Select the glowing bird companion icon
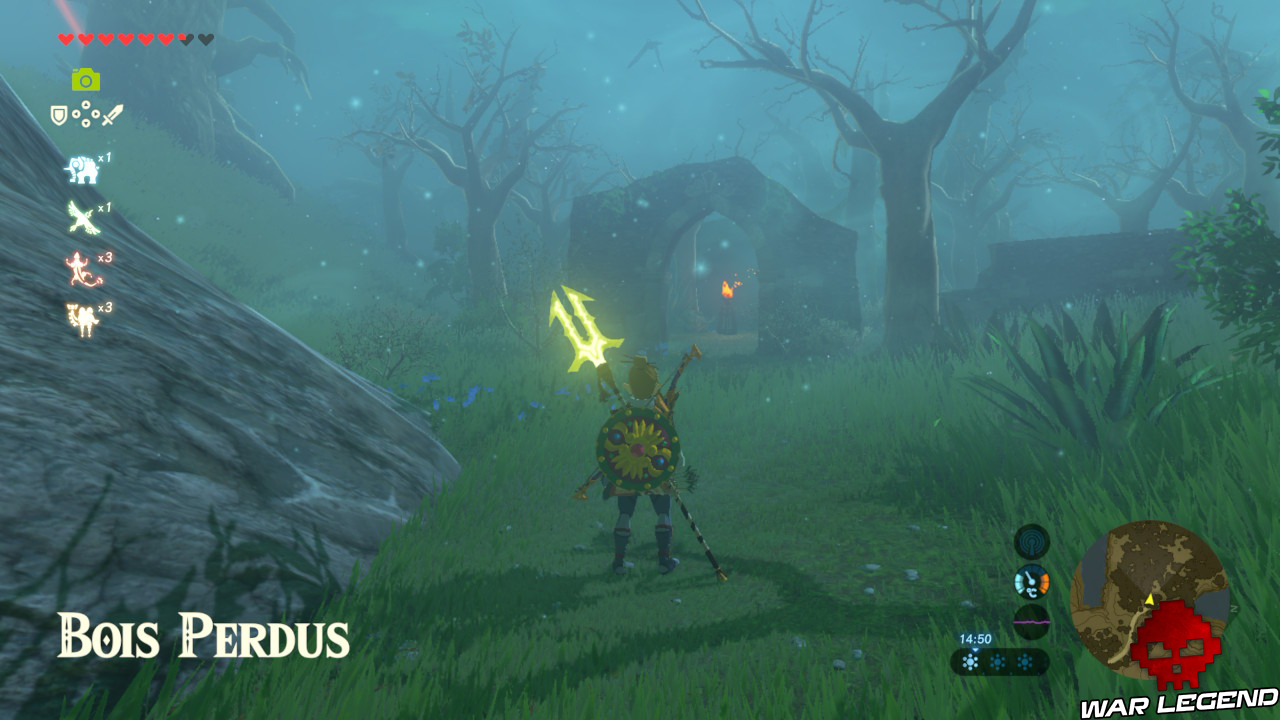The image size is (1280, 720). (x=81, y=216)
